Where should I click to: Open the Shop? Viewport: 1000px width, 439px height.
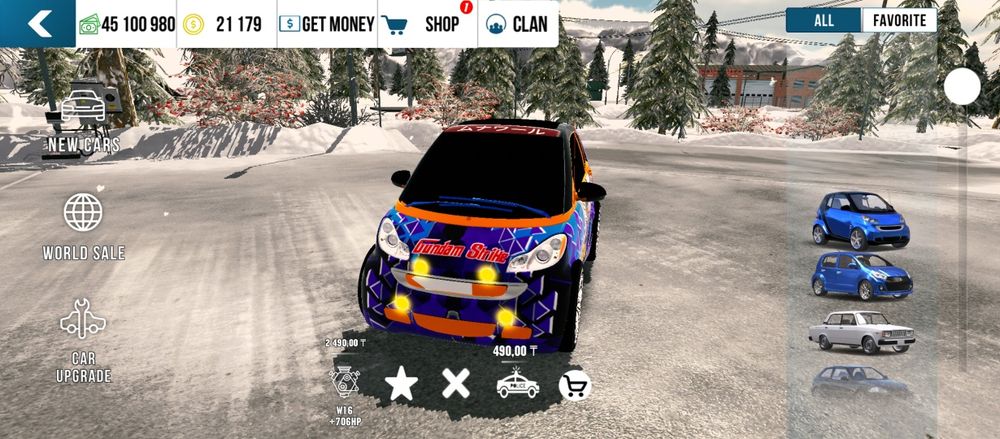tap(429, 24)
